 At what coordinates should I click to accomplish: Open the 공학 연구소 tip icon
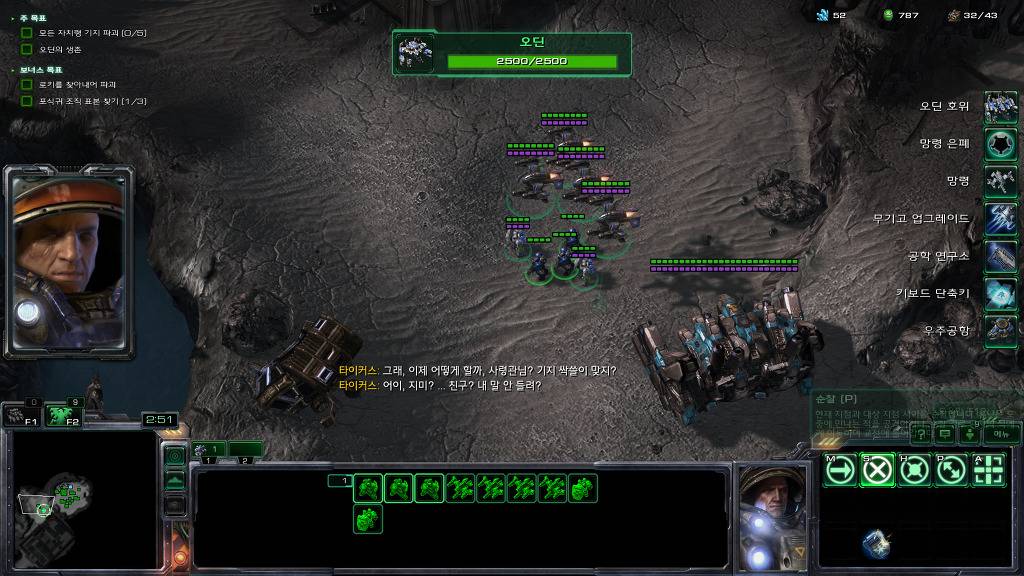1000,256
